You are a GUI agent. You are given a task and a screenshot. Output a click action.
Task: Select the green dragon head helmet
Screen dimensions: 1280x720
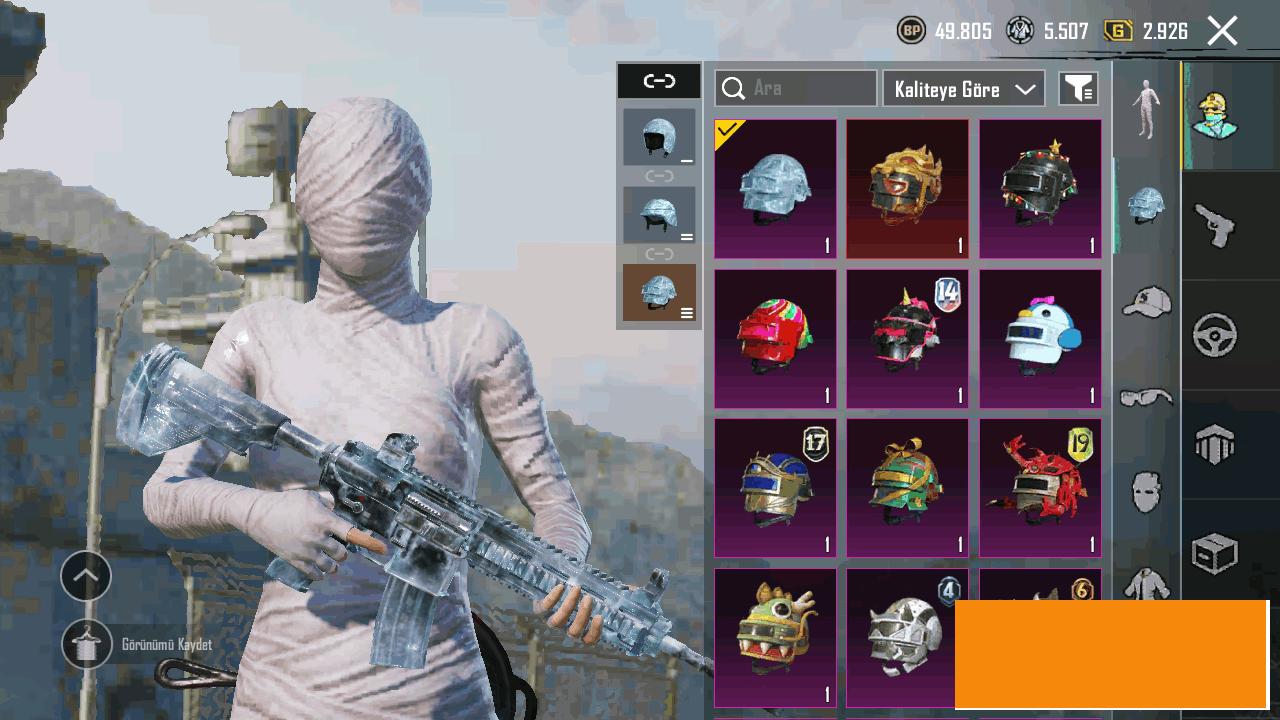point(775,637)
